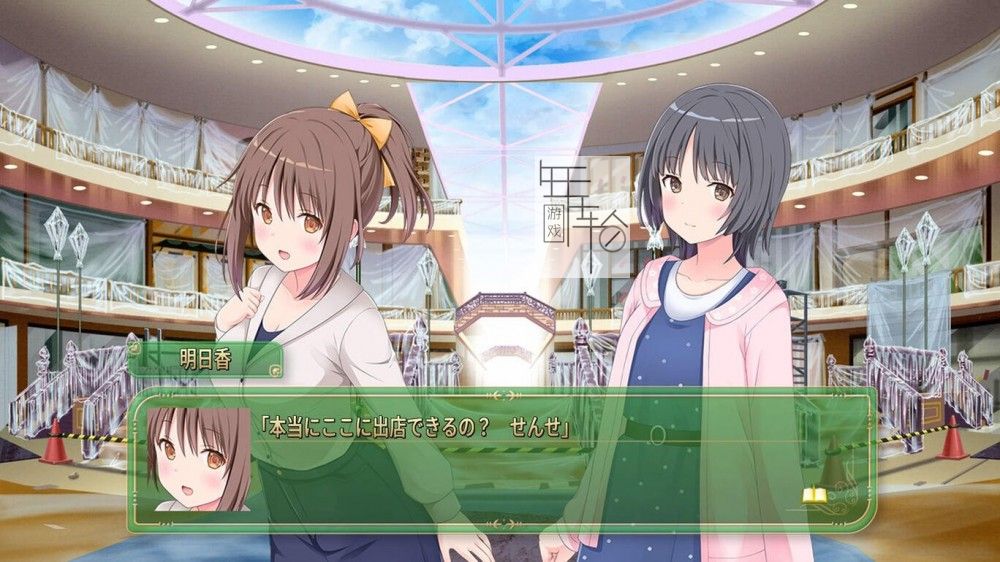Click Asuka's face portrait in the dialogue box

pyautogui.click(x=198, y=458)
